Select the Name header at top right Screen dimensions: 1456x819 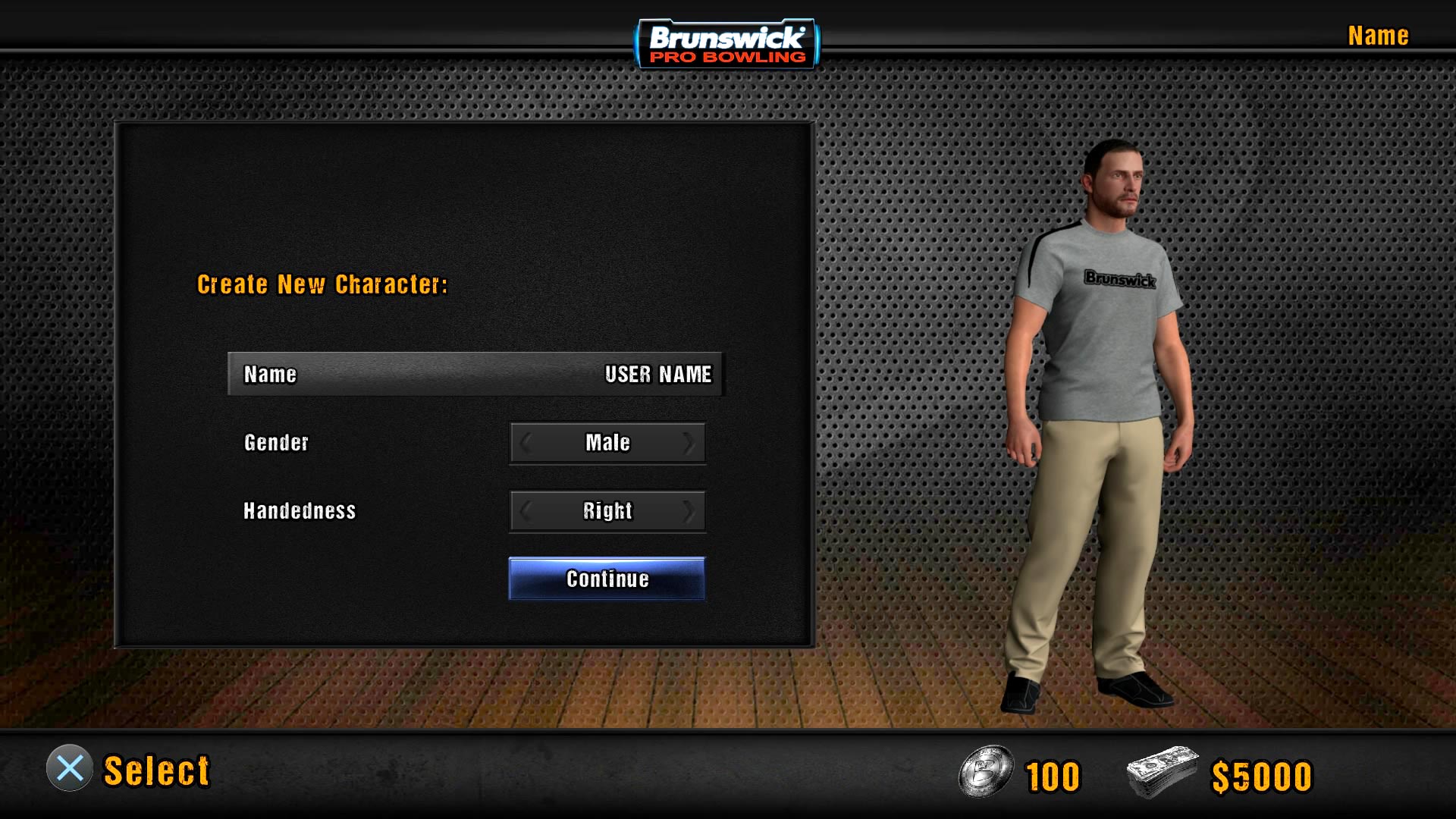click(x=1377, y=36)
